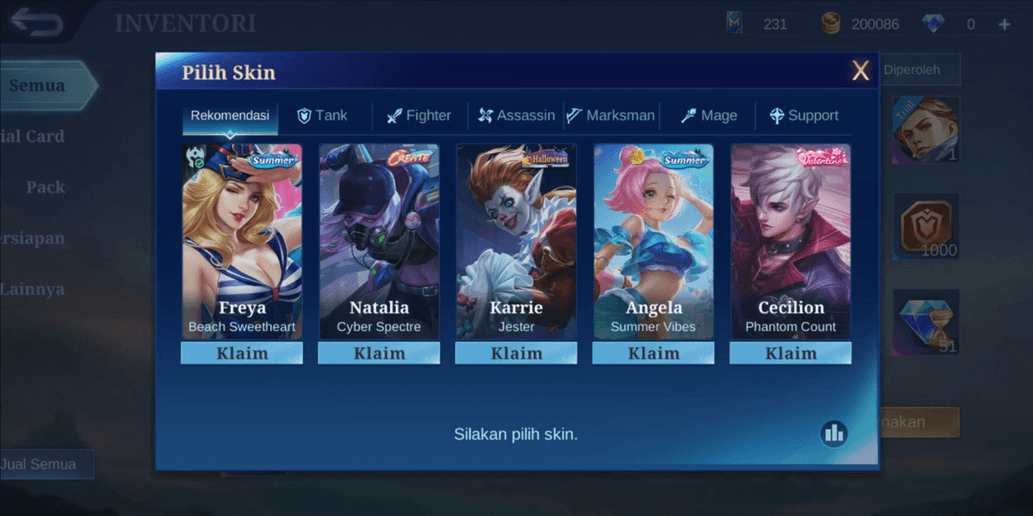Switch to the Rekomendasi tab
Image resolution: width=1033 pixels, height=516 pixels.
click(230, 116)
